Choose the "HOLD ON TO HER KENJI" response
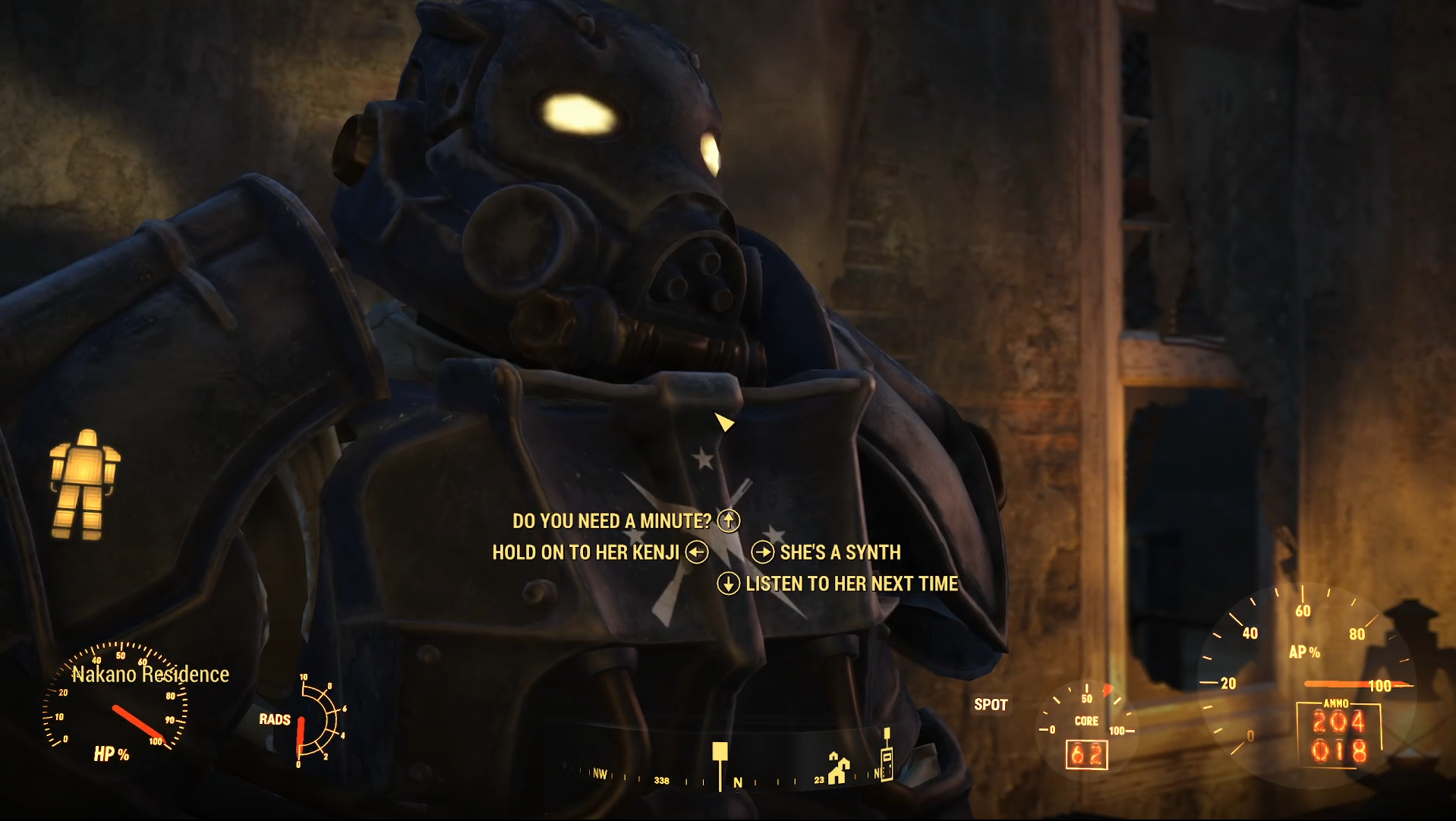 [x=586, y=552]
